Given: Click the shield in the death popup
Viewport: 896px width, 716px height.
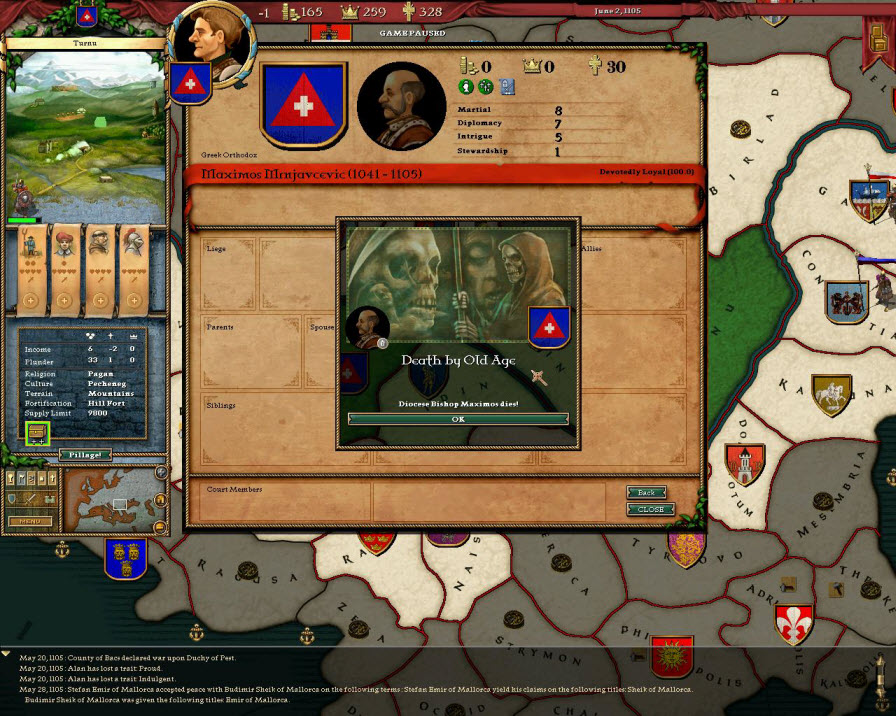Looking at the screenshot, I should (x=548, y=326).
